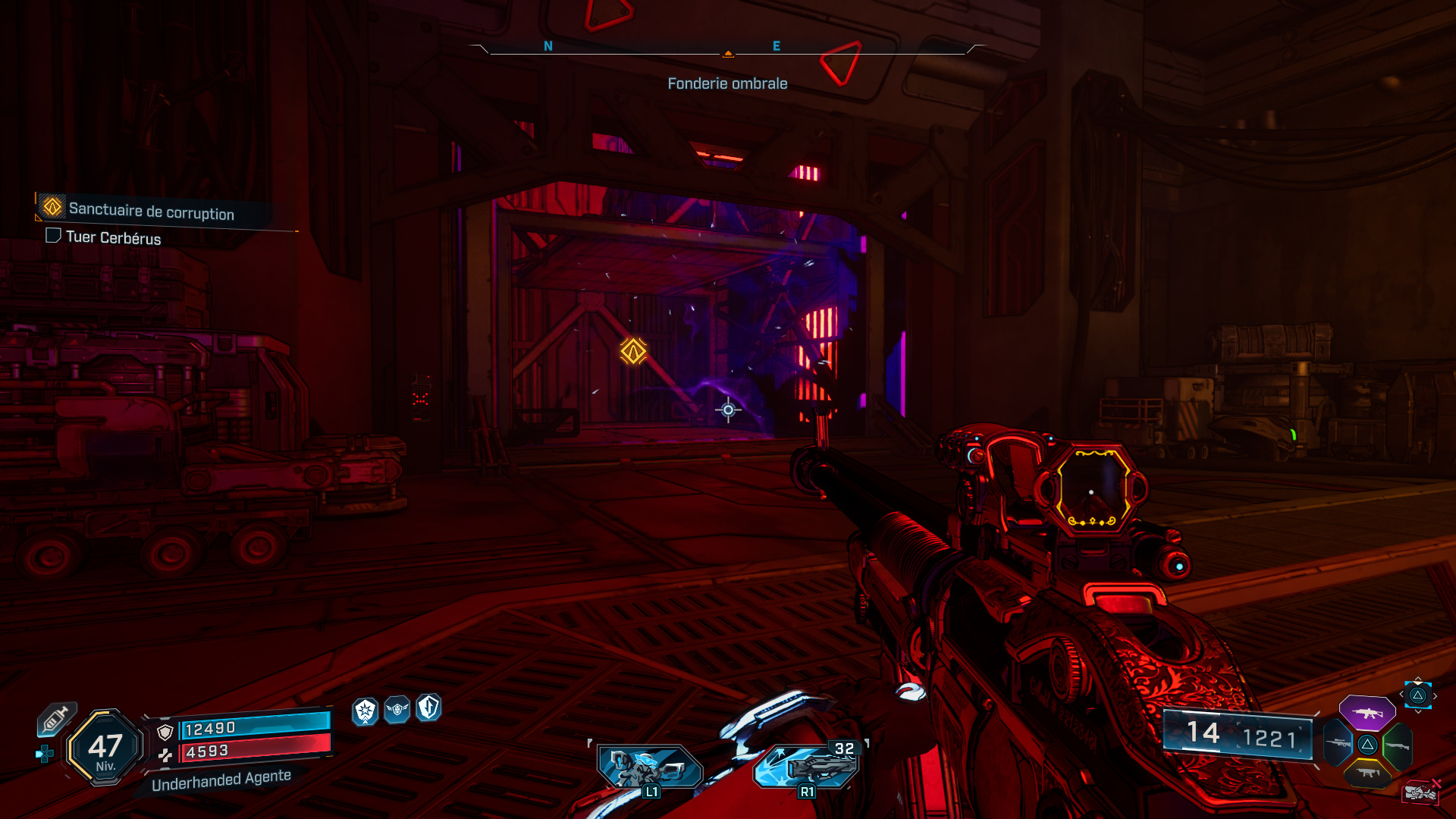Image resolution: width=1456 pixels, height=819 pixels.
Task: Switch to the blue sniper rifle slot
Action: point(1338,744)
